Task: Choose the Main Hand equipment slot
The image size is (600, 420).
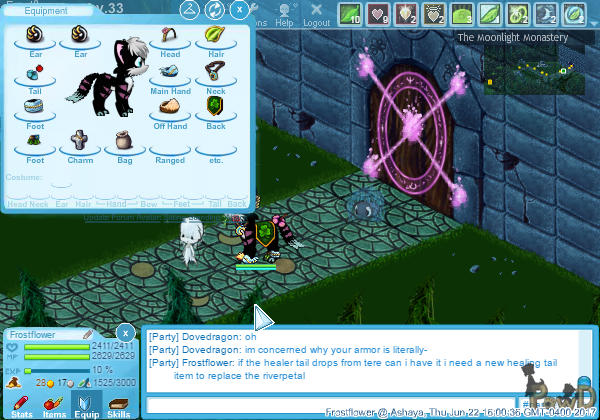Action: (170, 75)
